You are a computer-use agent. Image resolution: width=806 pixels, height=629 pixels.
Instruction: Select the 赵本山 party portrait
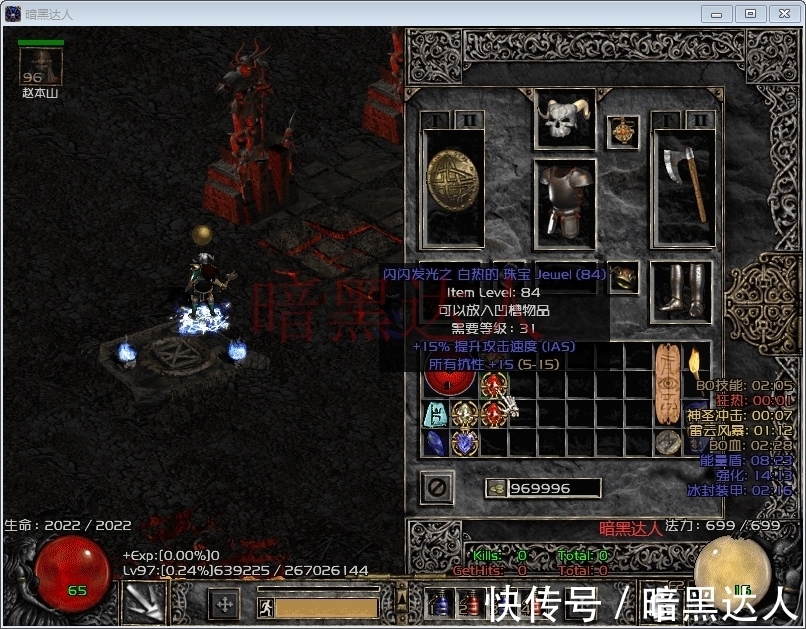40,67
